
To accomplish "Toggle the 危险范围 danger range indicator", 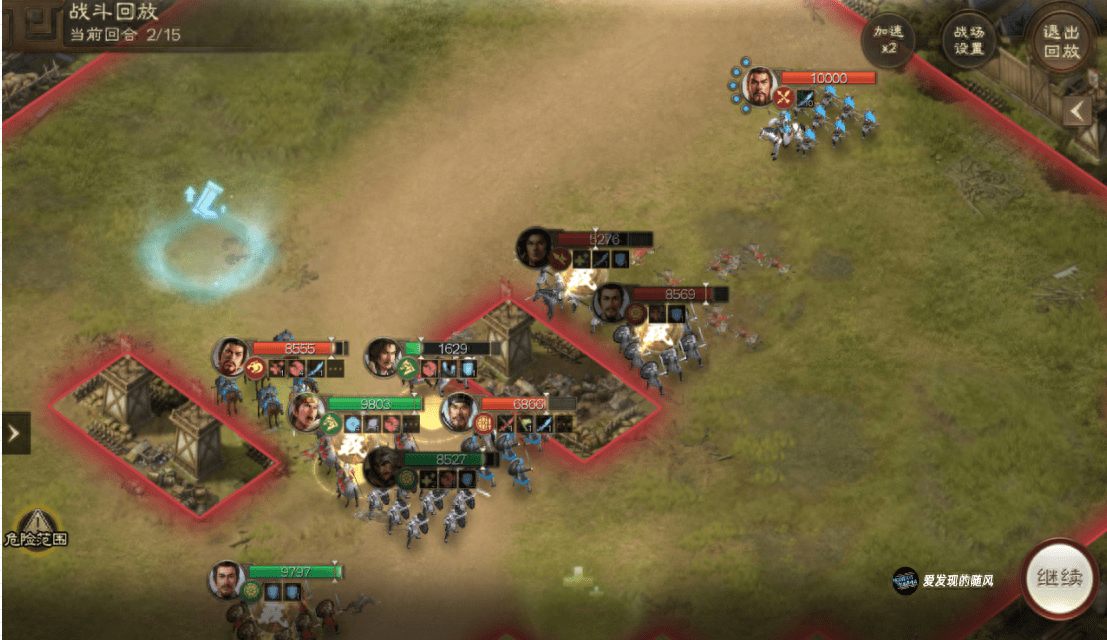I will pyautogui.click(x=36, y=529).
